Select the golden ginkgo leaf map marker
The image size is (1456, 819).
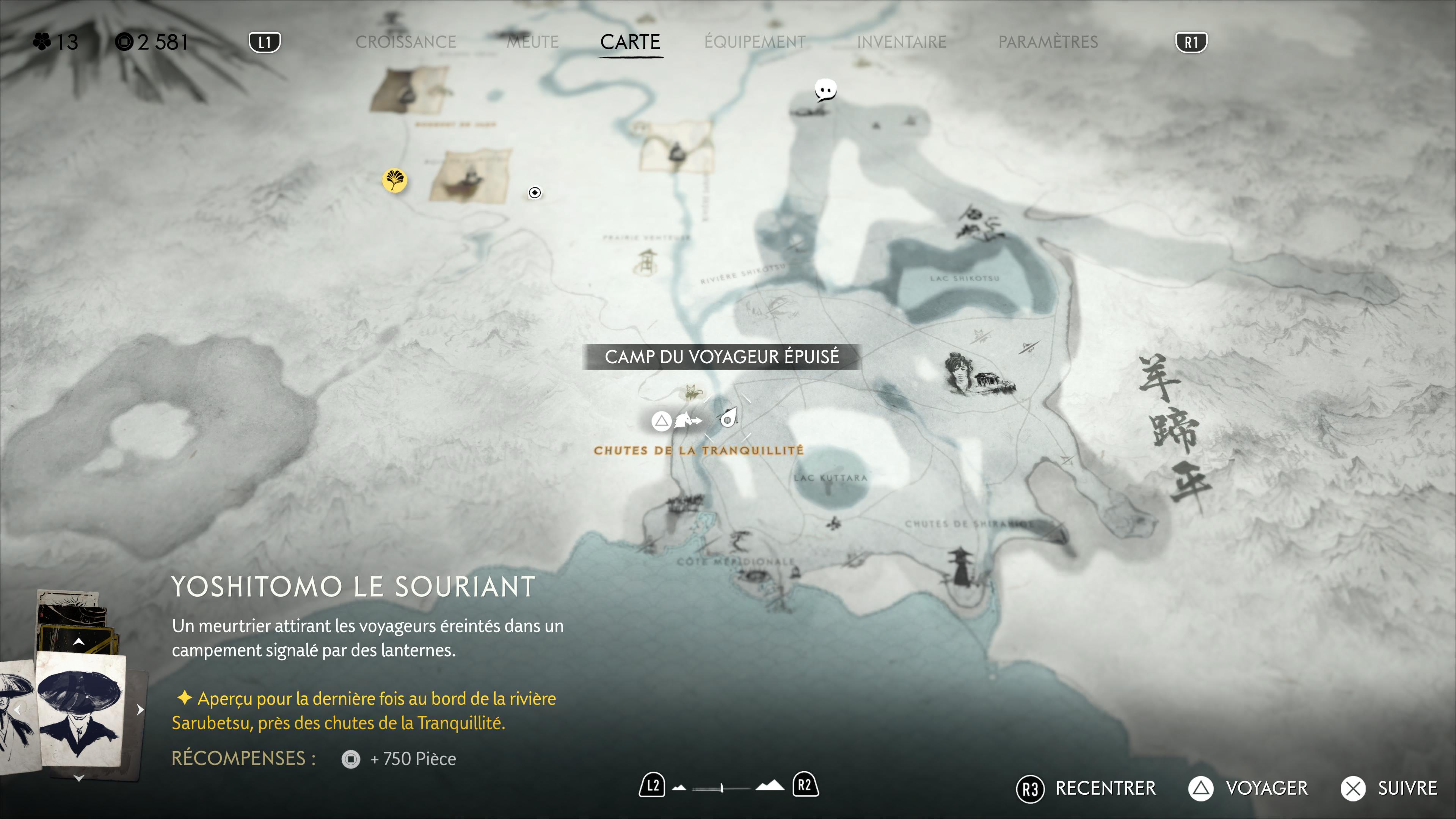pos(394,180)
